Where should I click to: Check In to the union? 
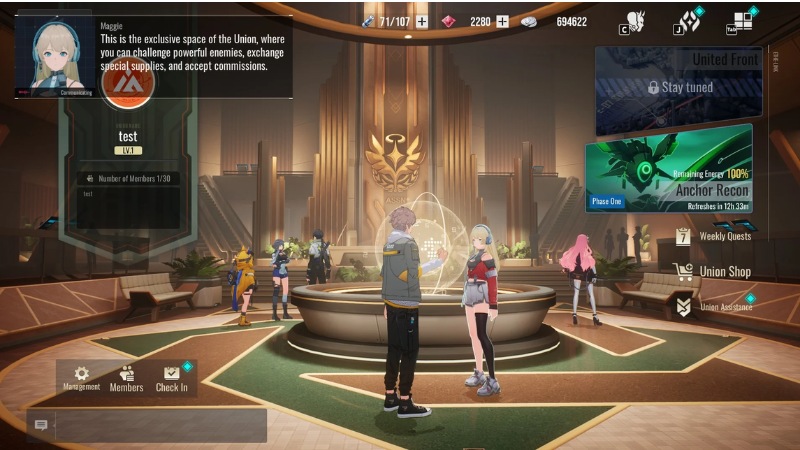point(171,377)
